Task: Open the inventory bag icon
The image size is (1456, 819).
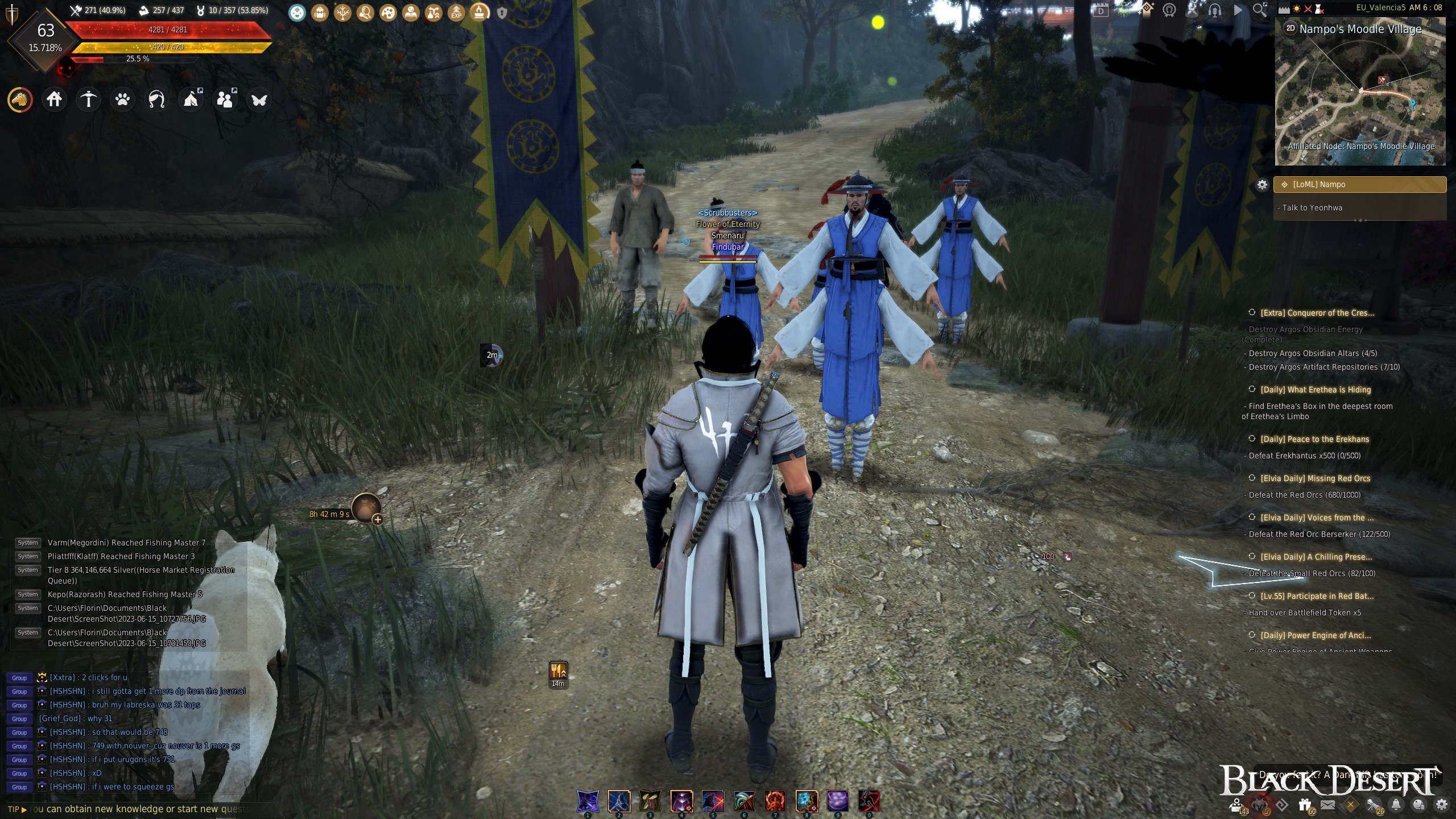Action: click(x=320, y=10)
